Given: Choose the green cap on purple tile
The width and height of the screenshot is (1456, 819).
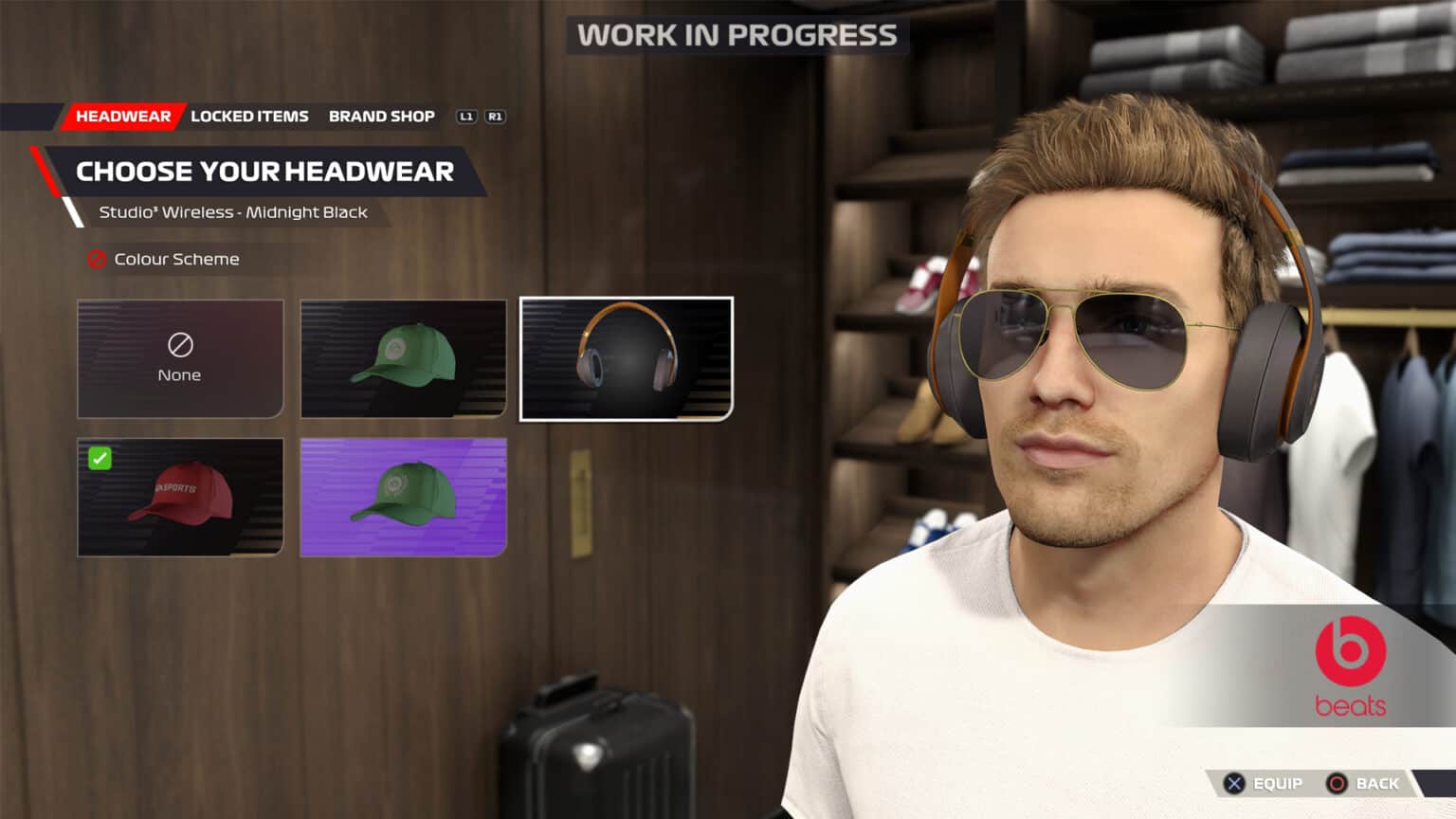Looking at the screenshot, I should click(x=403, y=498).
